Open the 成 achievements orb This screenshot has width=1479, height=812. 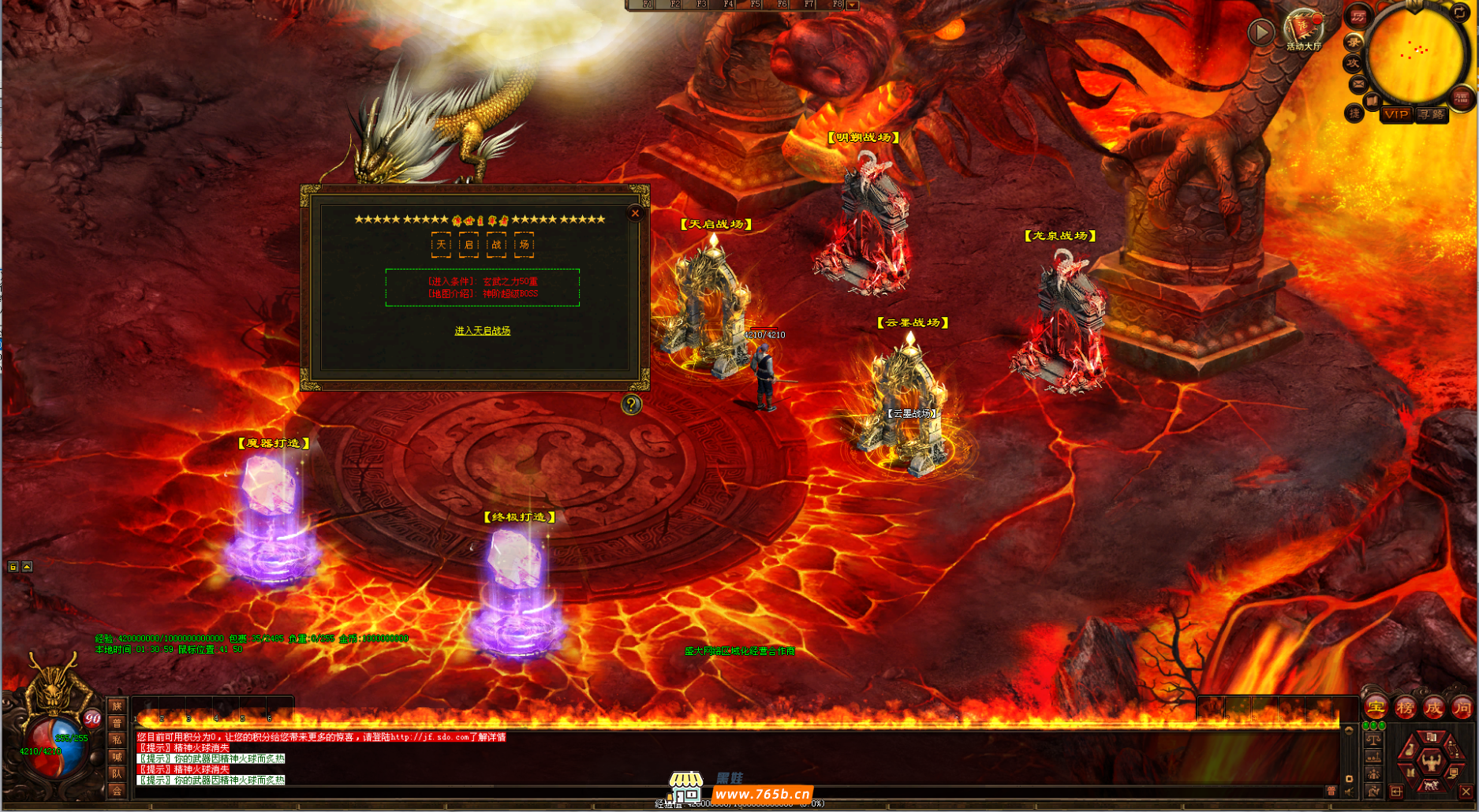tap(1433, 708)
